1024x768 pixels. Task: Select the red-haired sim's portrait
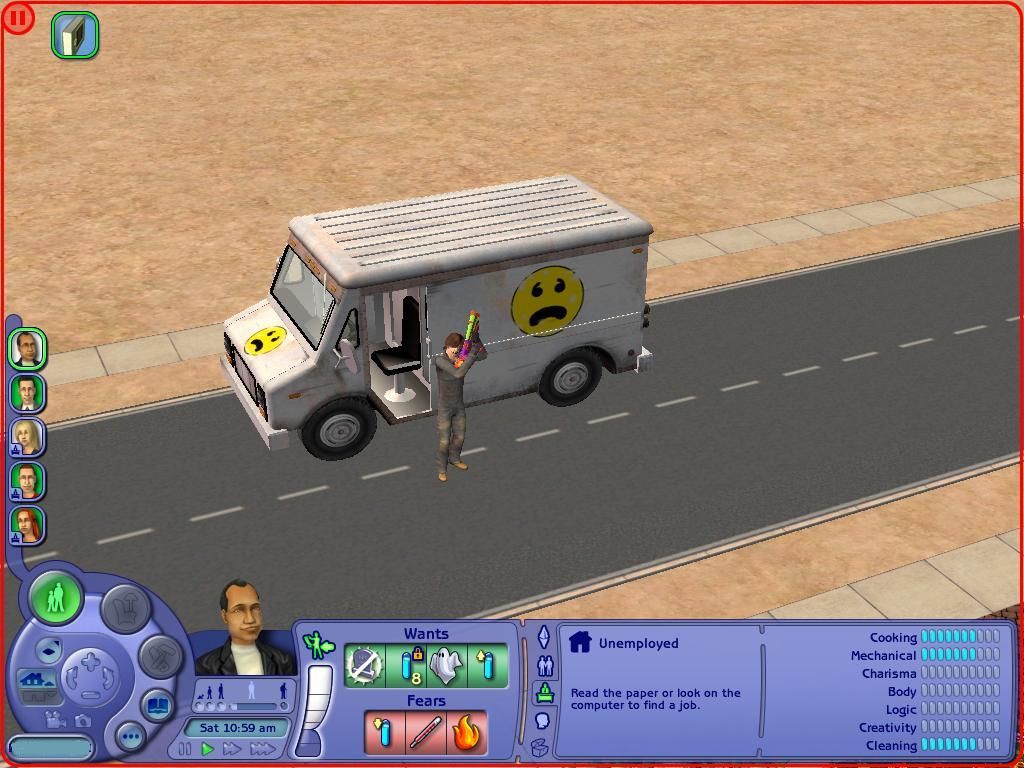pos(27,524)
